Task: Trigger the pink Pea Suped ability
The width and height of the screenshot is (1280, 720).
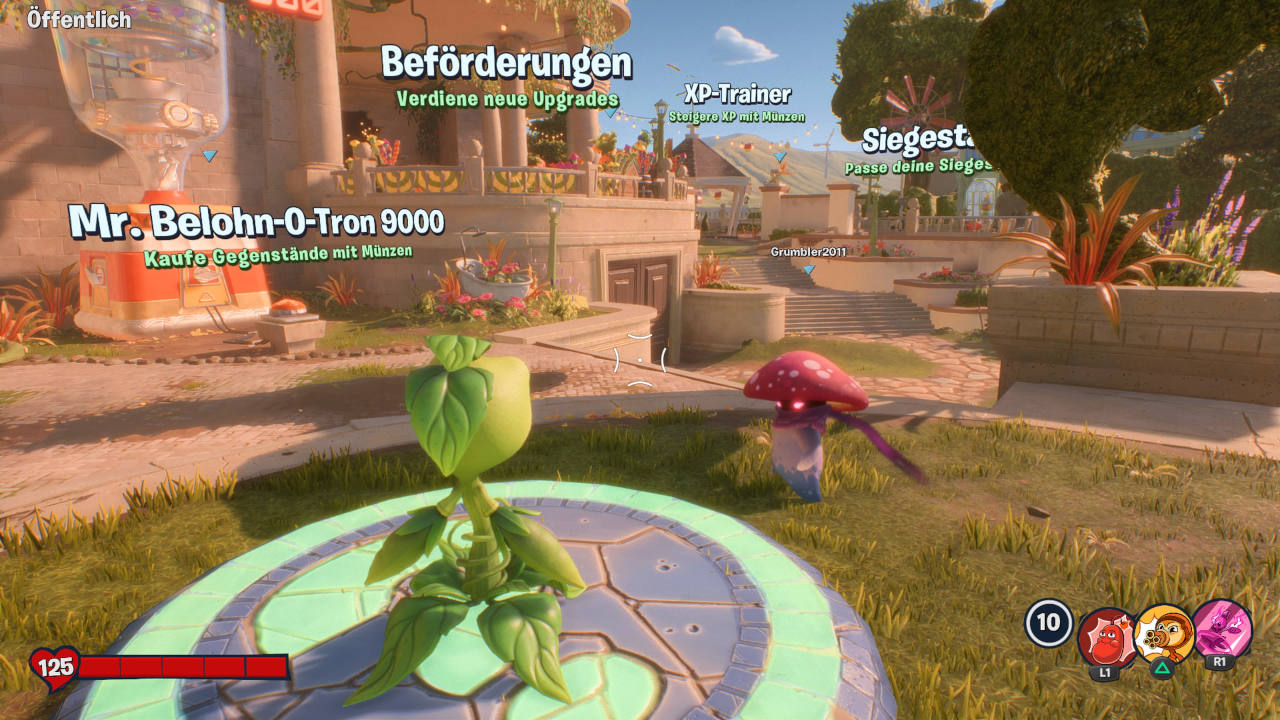Action: 1222,629
